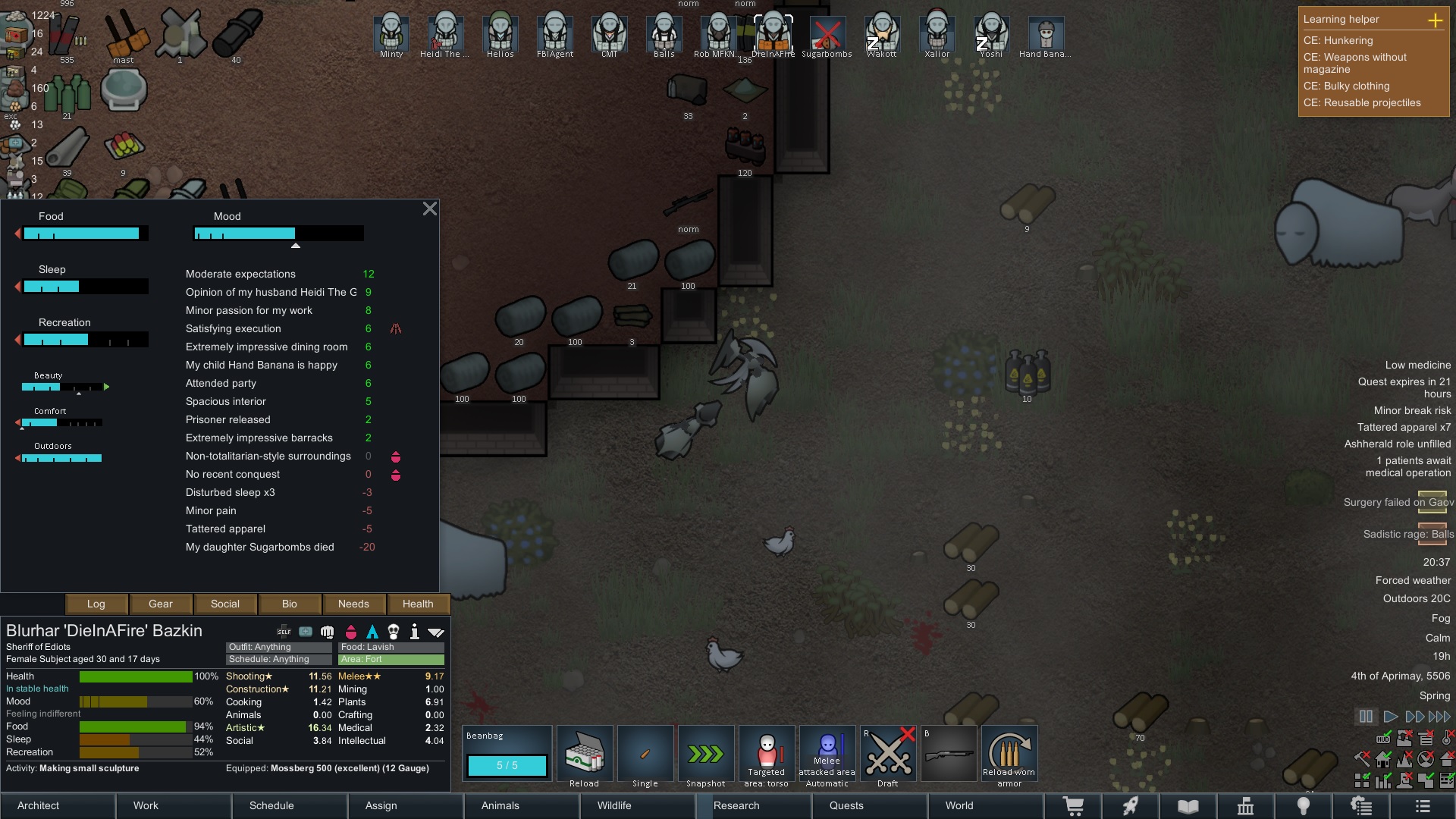
Task: Open DieInAFire's info card icon
Action: pos(414,632)
